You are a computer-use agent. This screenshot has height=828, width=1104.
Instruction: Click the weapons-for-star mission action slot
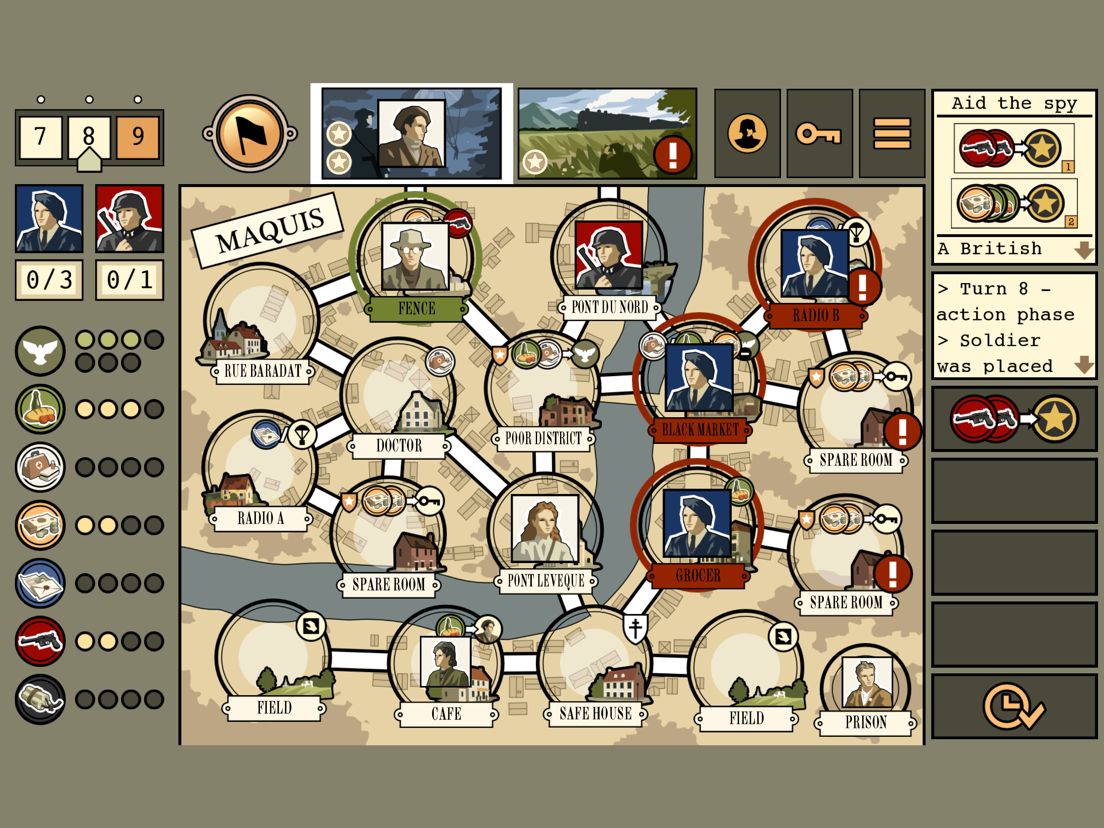1014,420
